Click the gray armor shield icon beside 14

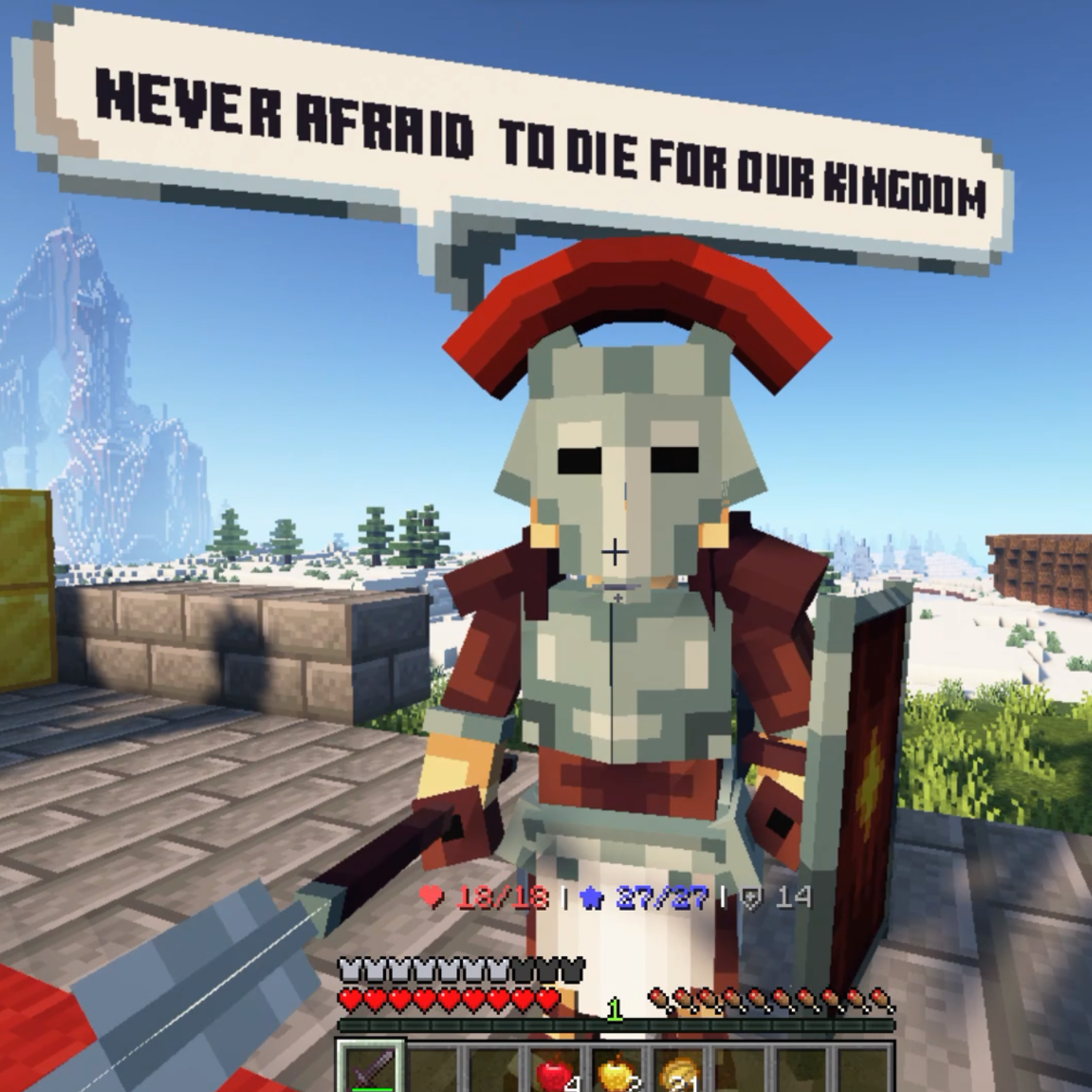point(750,897)
